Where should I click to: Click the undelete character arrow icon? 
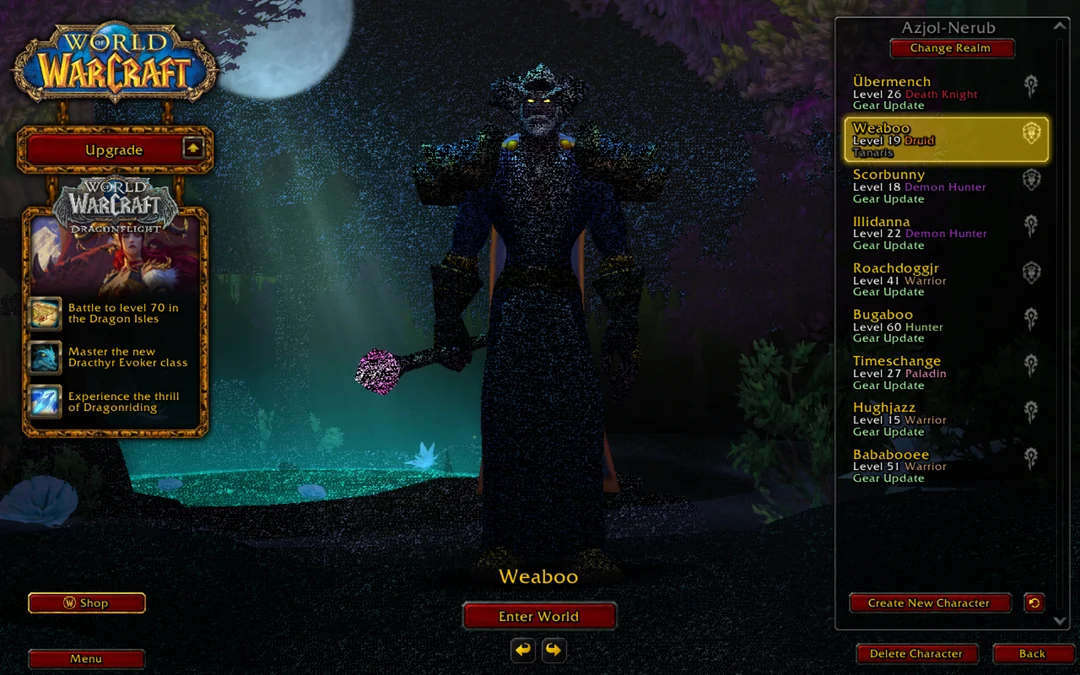pyautogui.click(x=1034, y=602)
